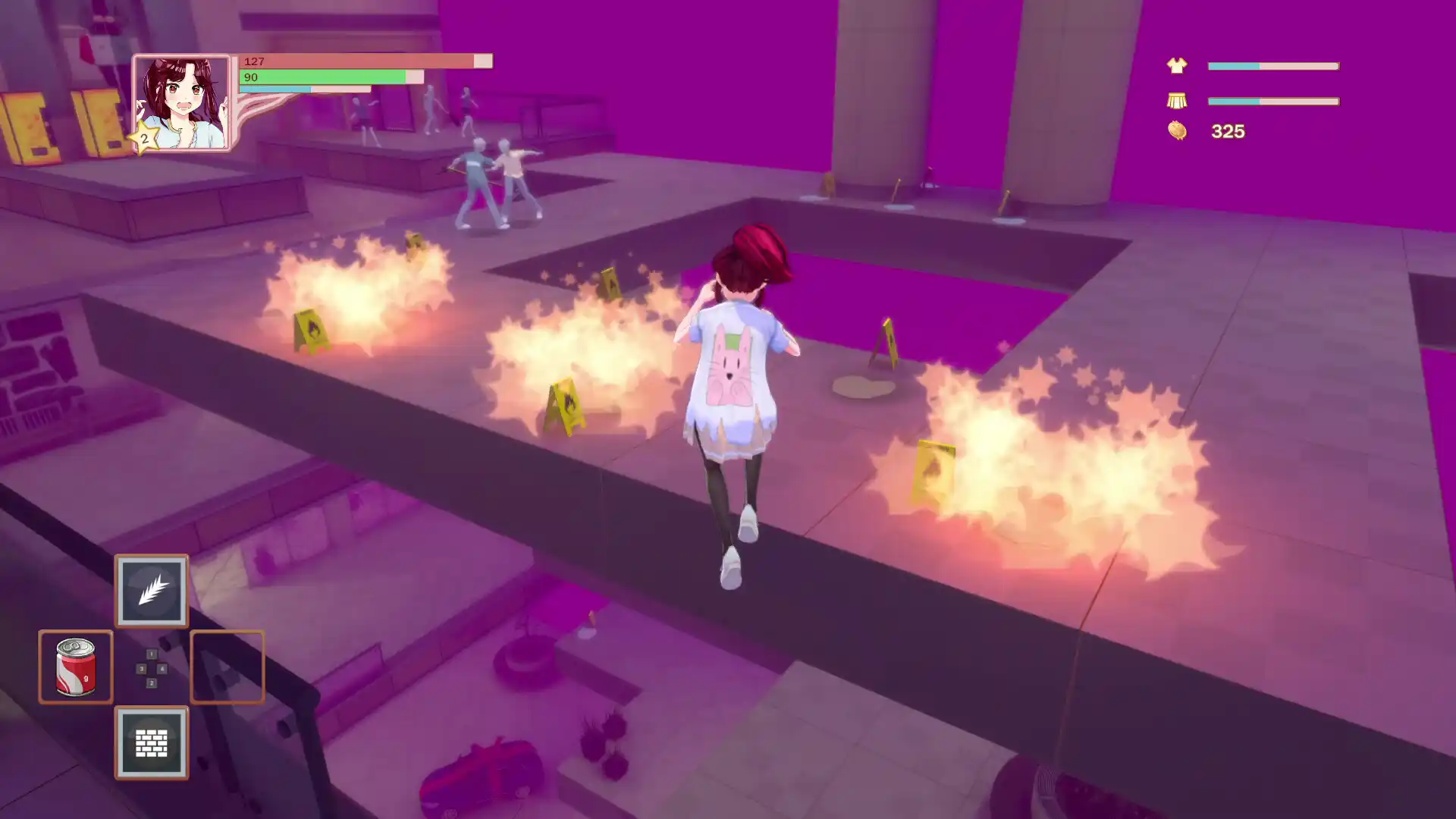Click the level 2 star badge
Viewport: 1456px width, 819px height.
144,140
